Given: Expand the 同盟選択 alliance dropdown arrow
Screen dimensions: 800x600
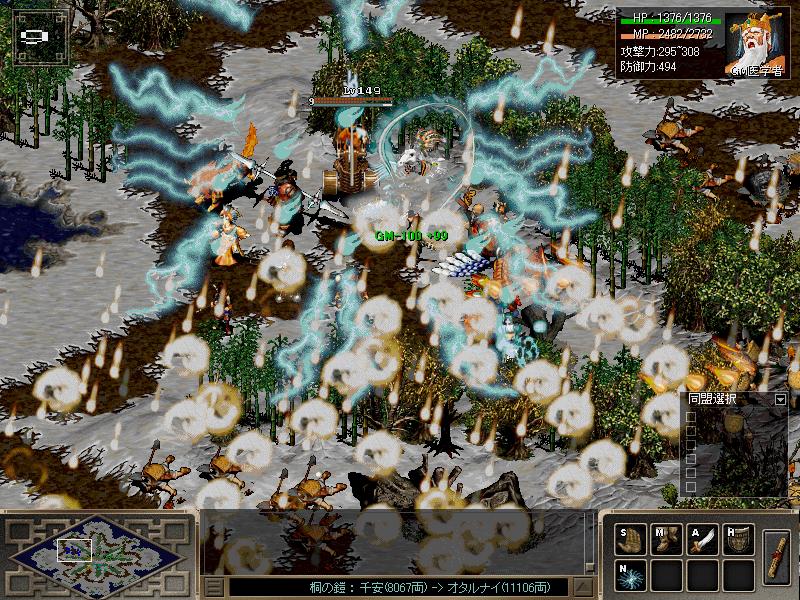Looking at the screenshot, I should pos(780,400).
